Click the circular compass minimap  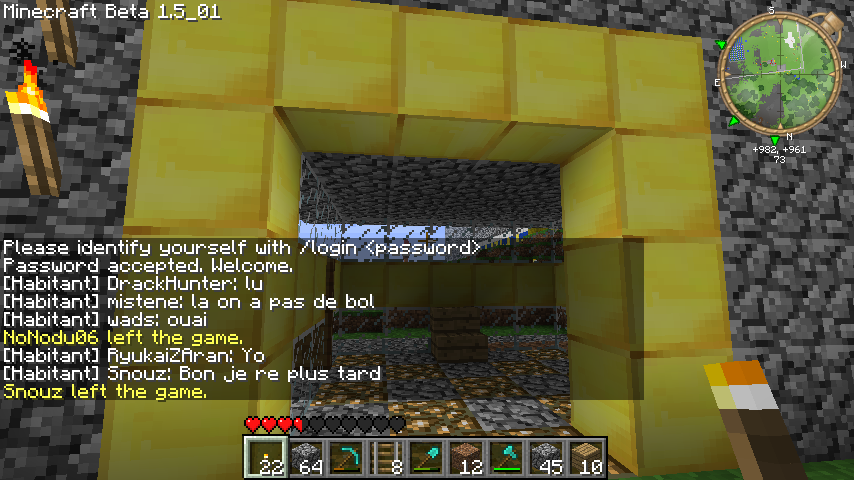coord(775,75)
